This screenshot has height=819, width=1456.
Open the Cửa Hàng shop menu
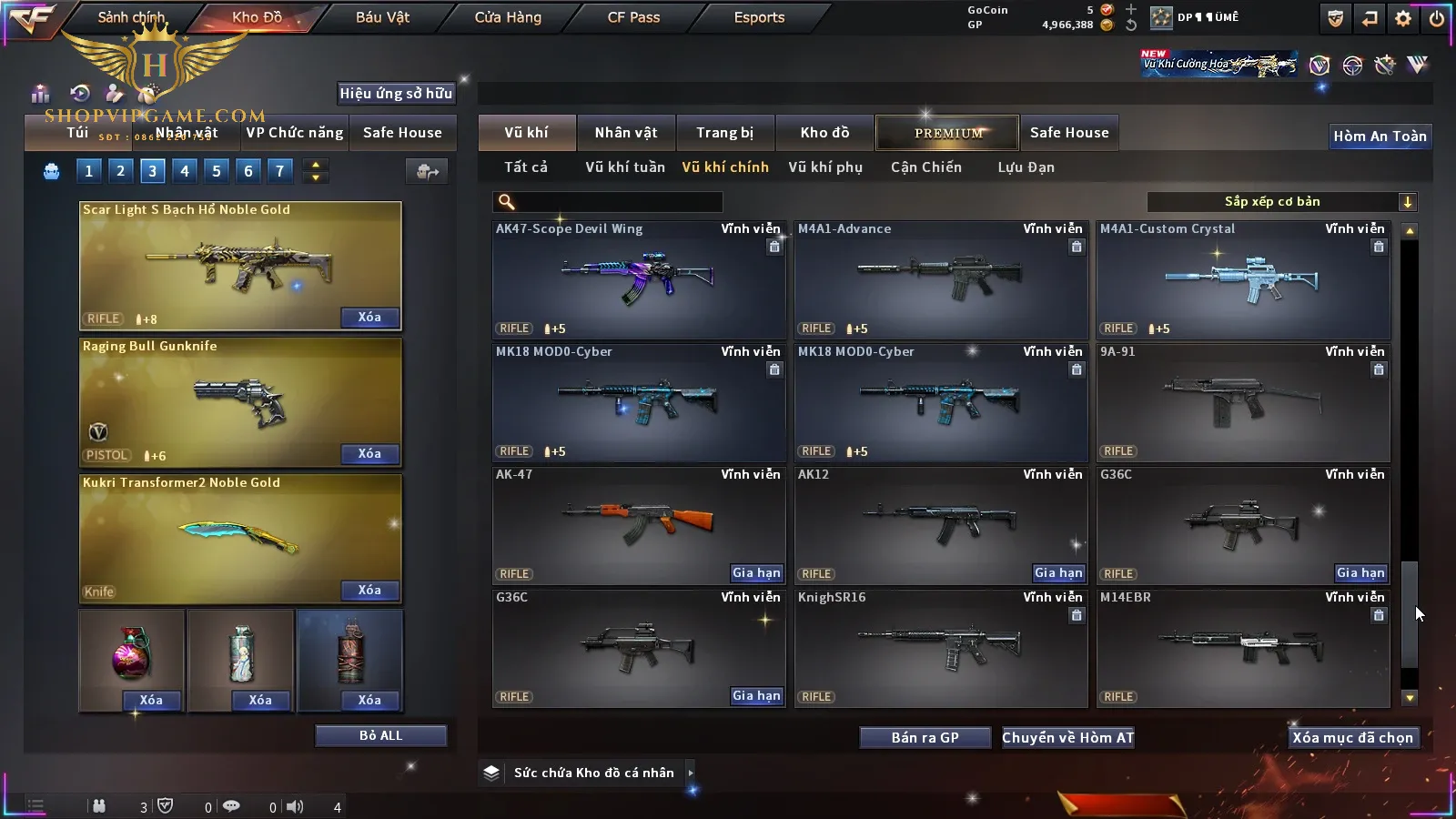tap(508, 17)
